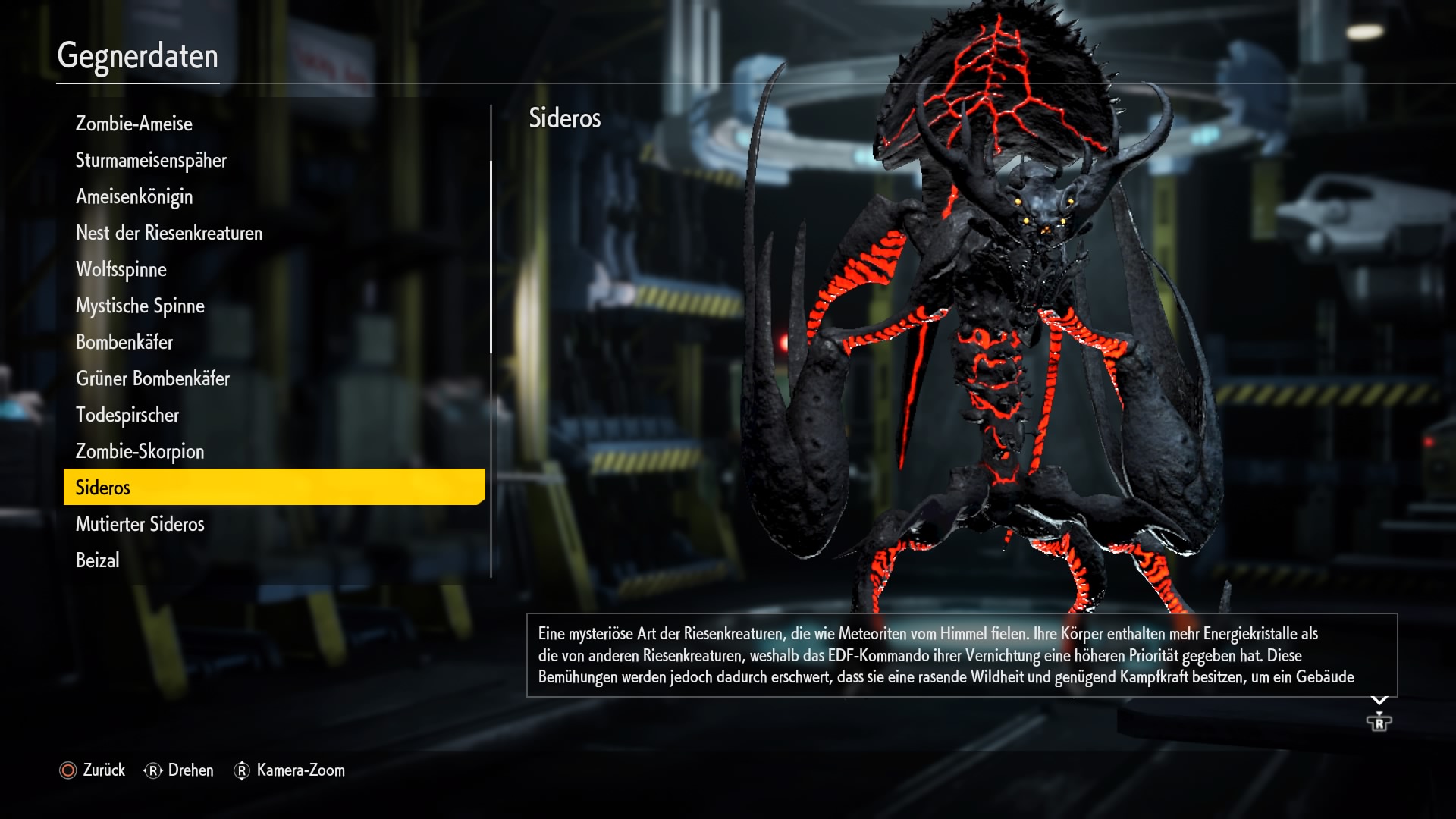Open the Mutierter Sideros entry
The width and height of the screenshot is (1456, 819).
[x=140, y=524]
